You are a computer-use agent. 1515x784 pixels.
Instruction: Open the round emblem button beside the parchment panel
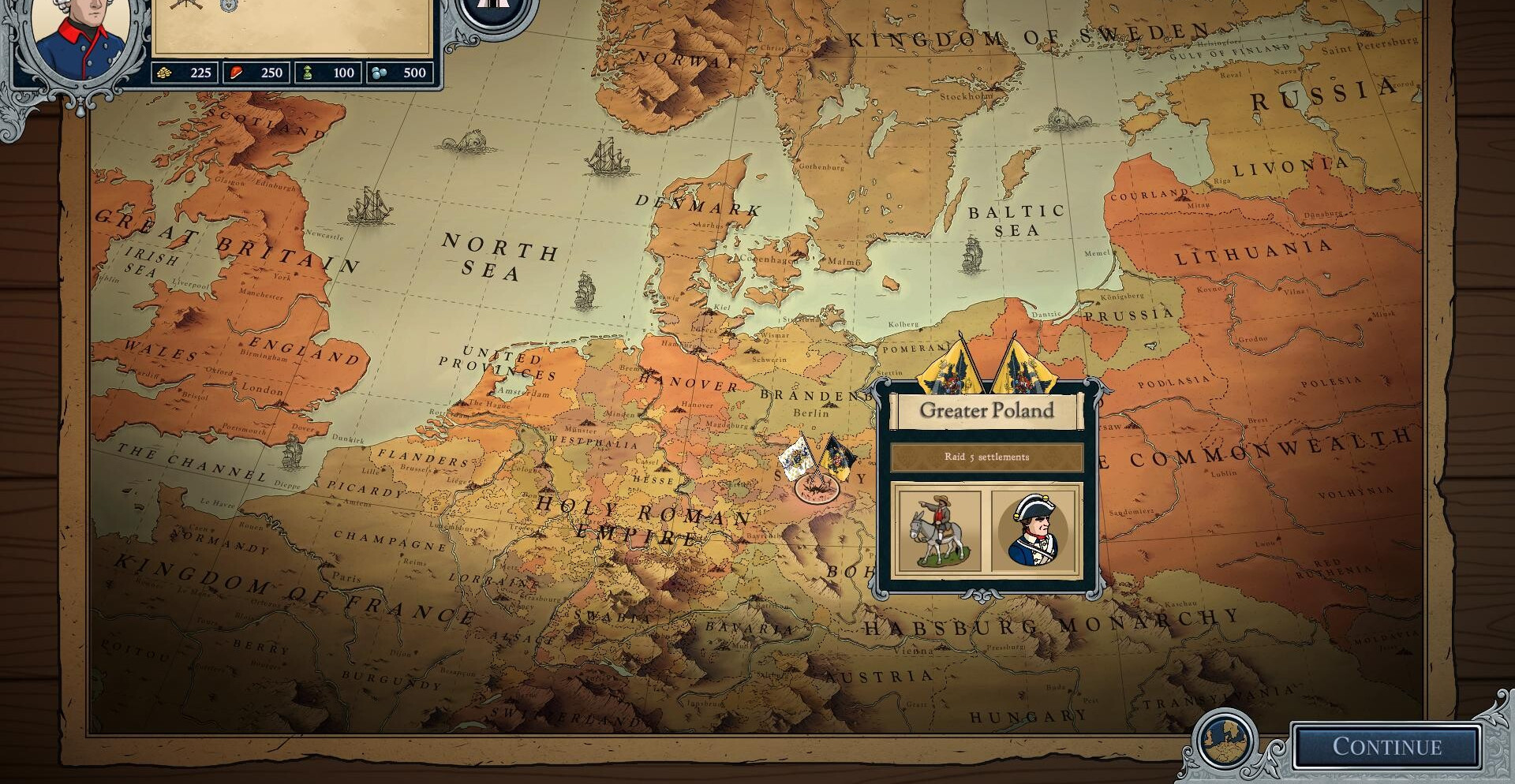coord(492,9)
